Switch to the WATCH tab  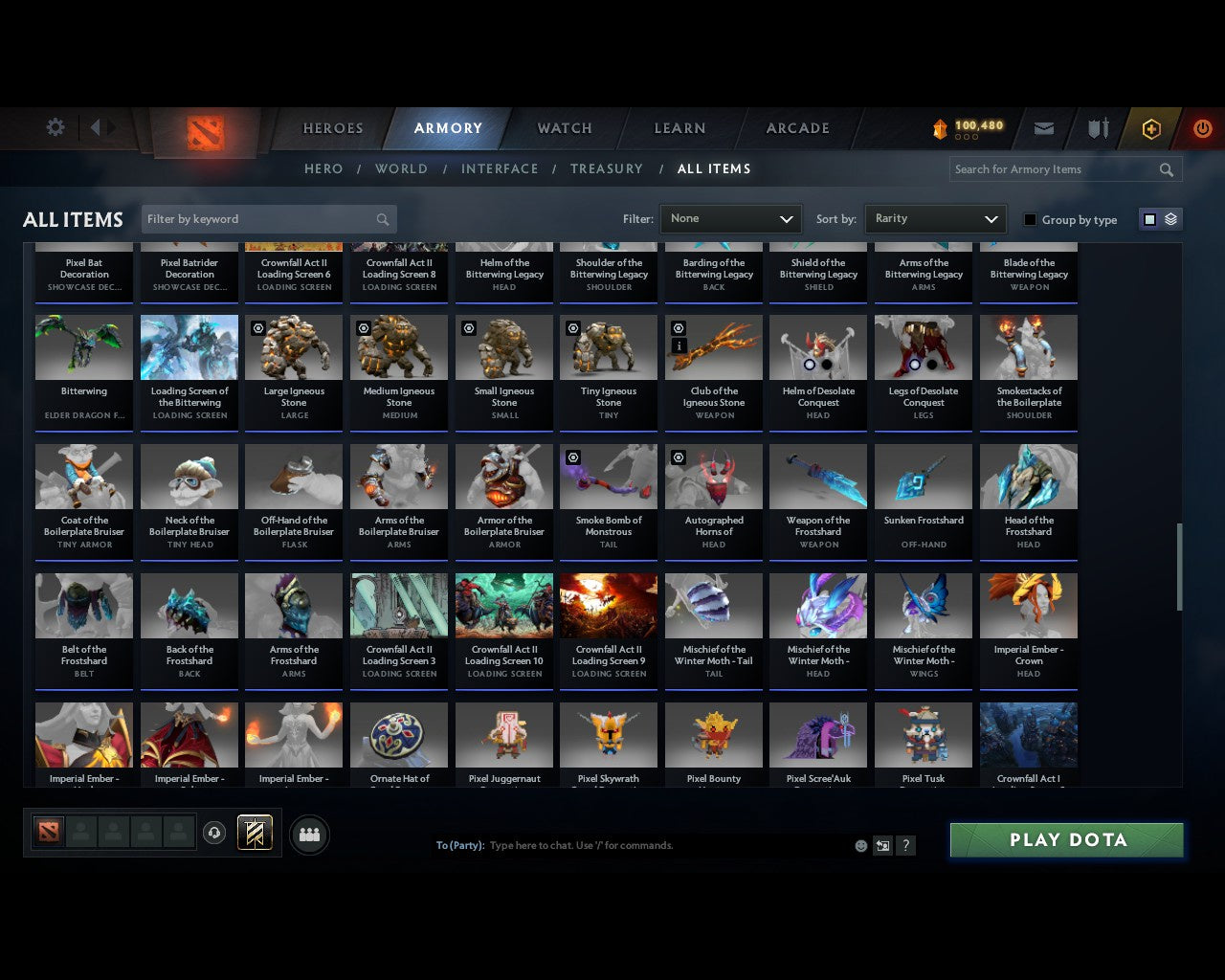pyautogui.click(x=563, y=127)
